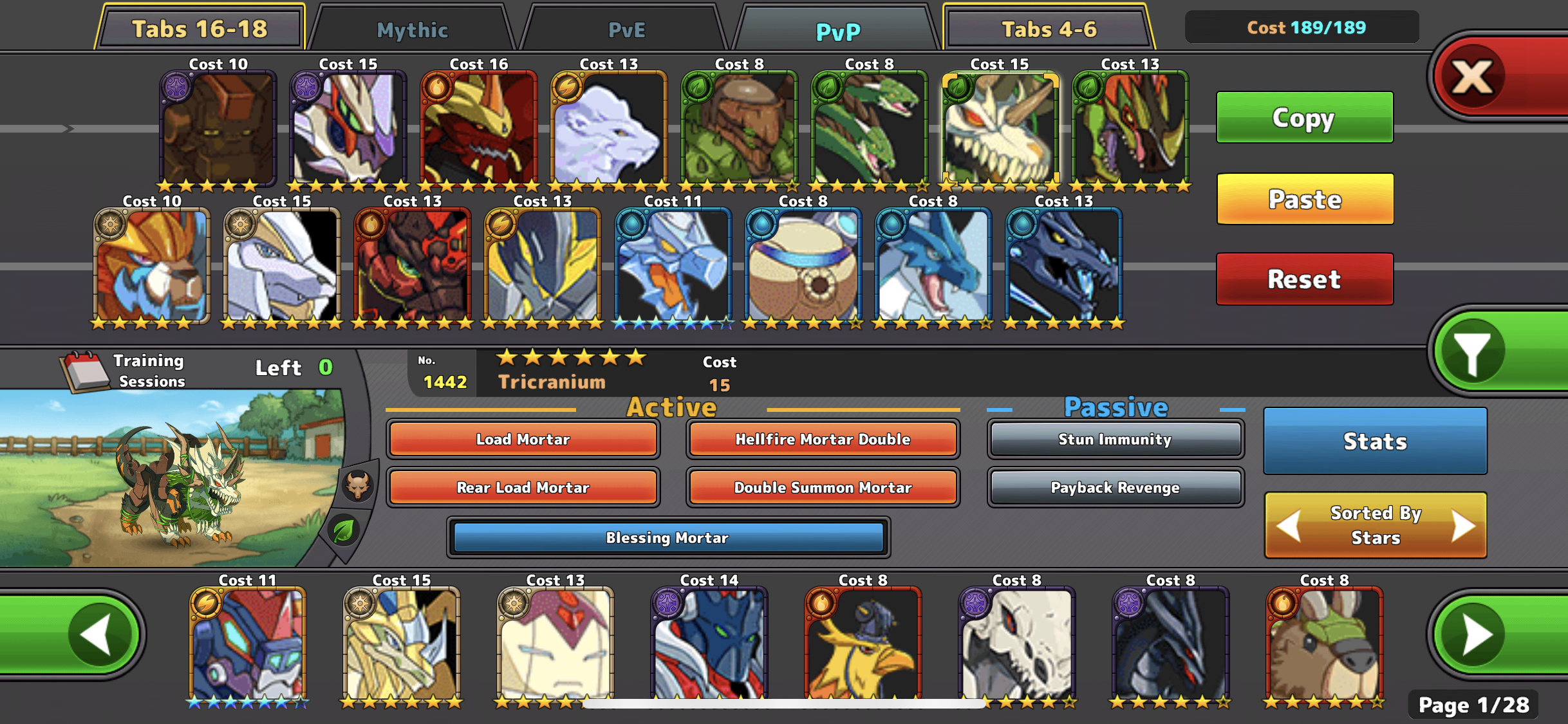This screenshot has height=724, width=1568.
Task: Open the PvE tab
Action: pyautogui.click(x=626, y=30)
